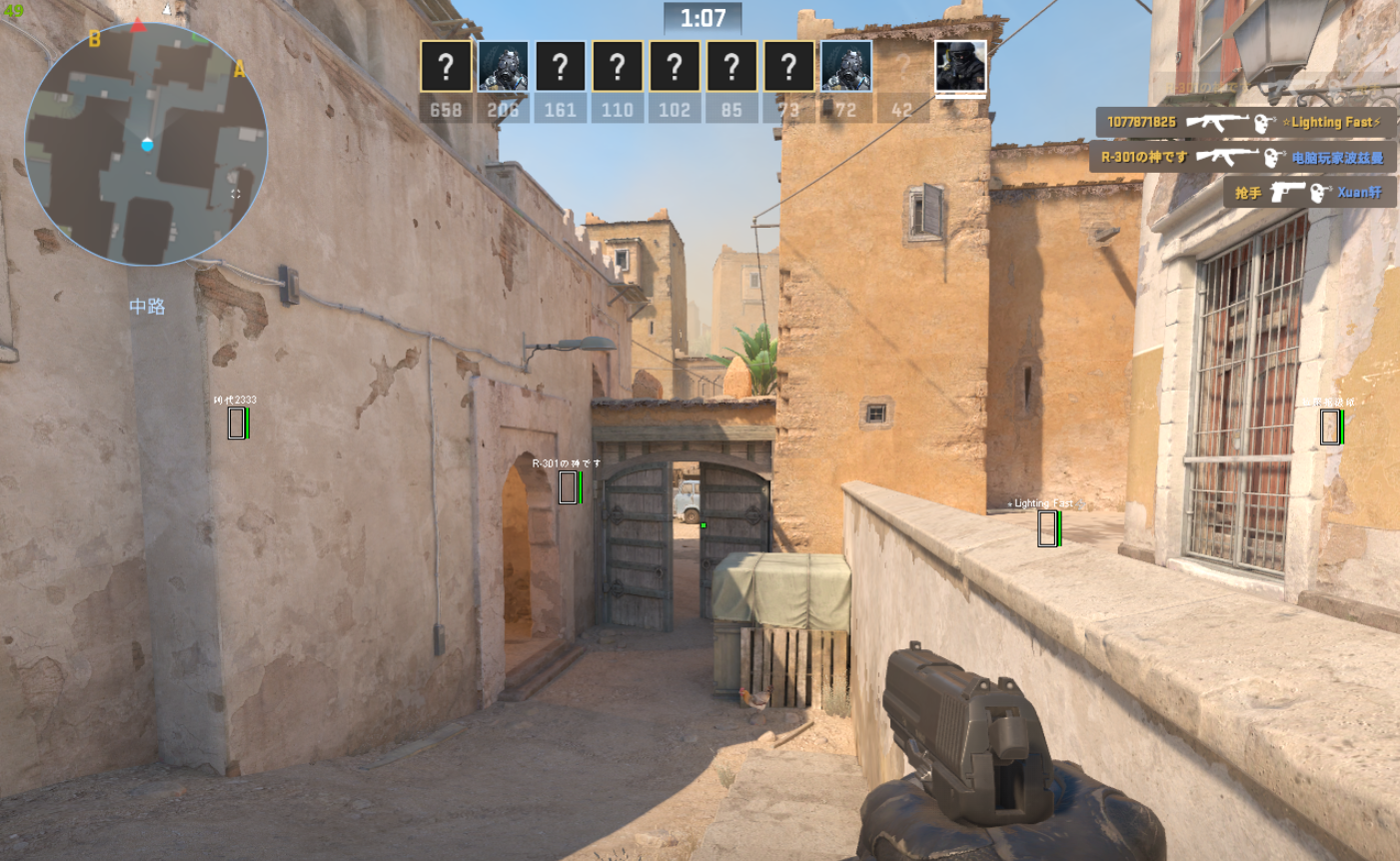Click the red triangle marker atop the radar
Viewport: 1400px width, 861px height.
pos(139,26)
